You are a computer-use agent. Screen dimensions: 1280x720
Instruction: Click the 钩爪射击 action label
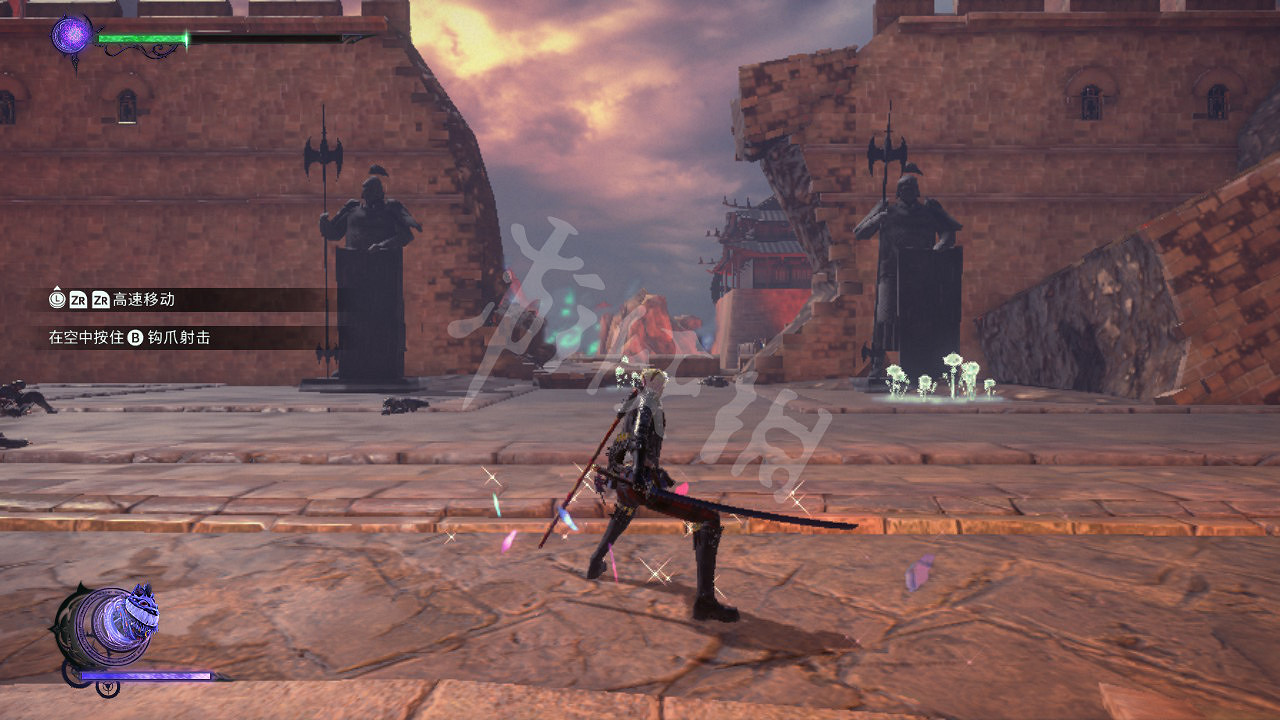point(178,337)
